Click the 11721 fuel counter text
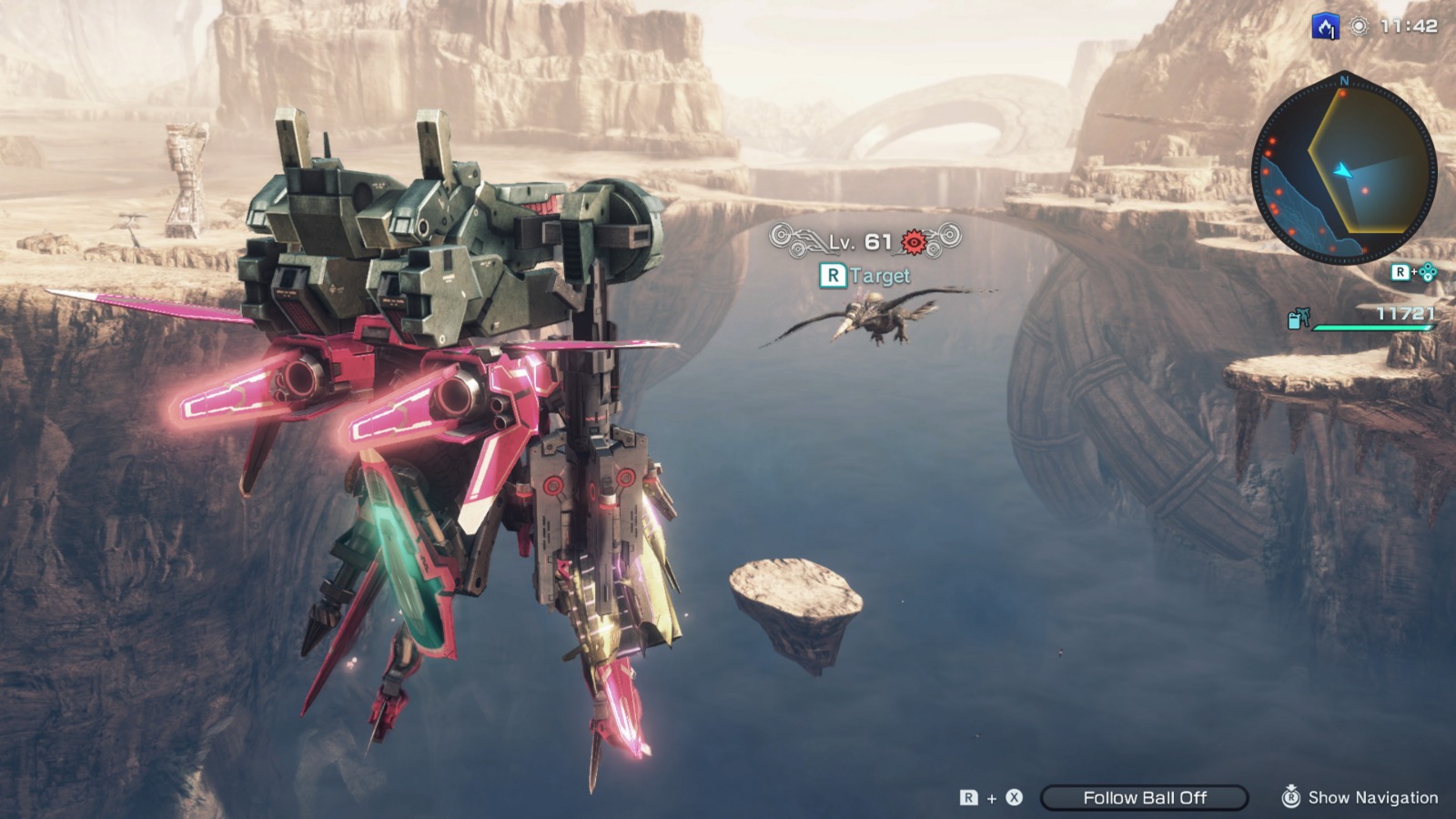 [1405, 313]
